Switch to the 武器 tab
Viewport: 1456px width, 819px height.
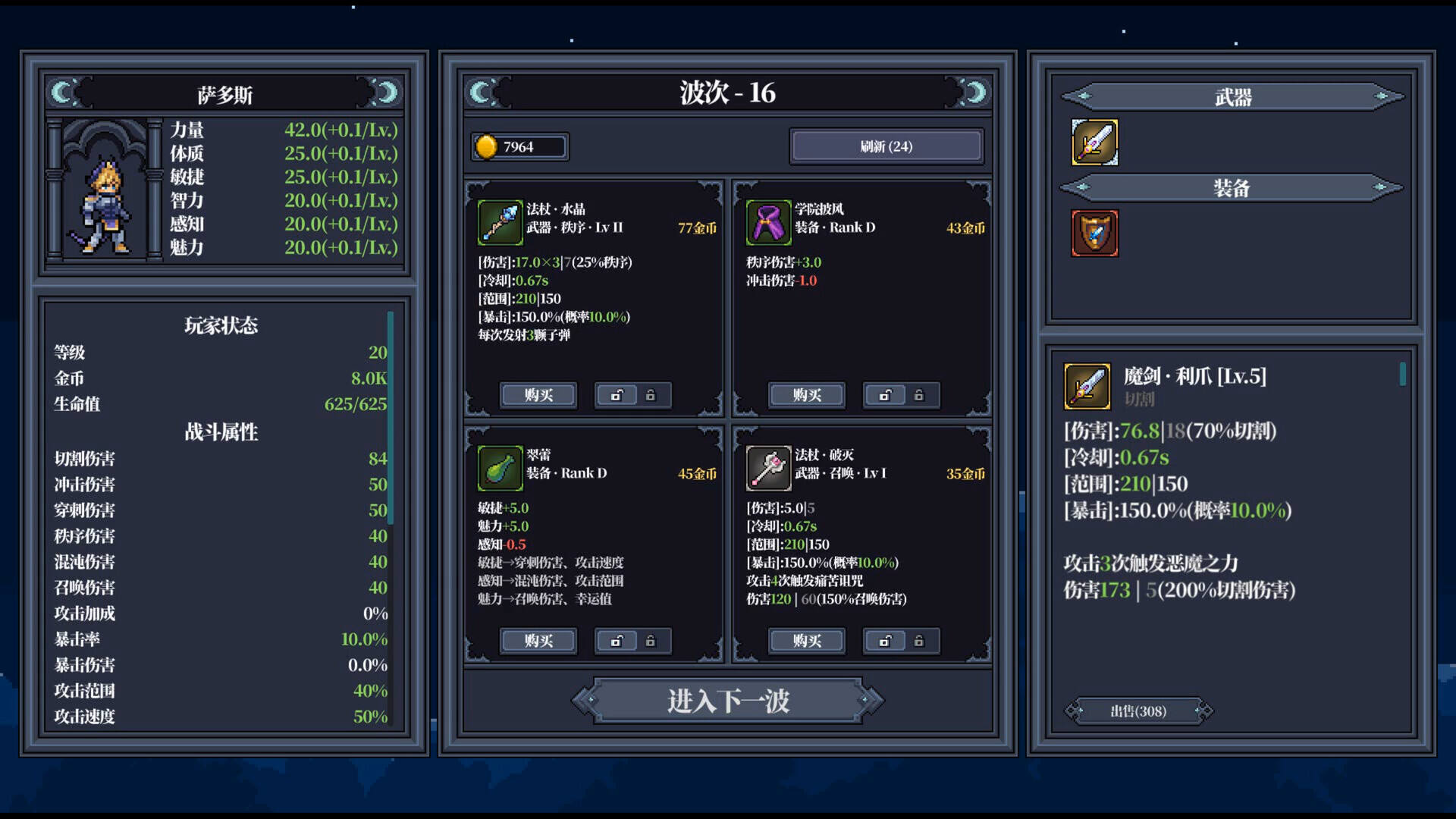pyautogui.click(x=1233, y=96)
